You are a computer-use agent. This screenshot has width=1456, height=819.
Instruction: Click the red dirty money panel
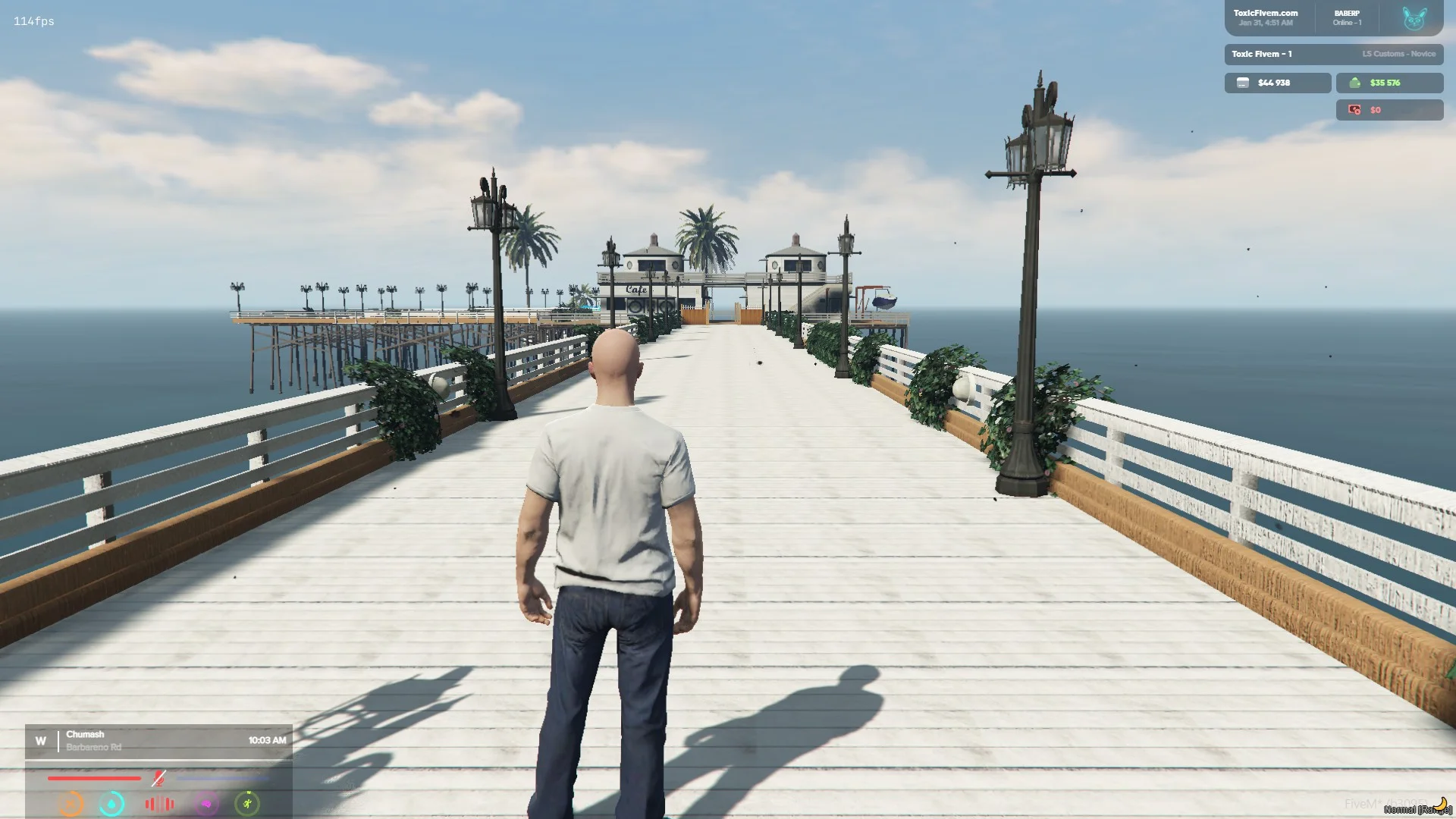coord(1389,110)
